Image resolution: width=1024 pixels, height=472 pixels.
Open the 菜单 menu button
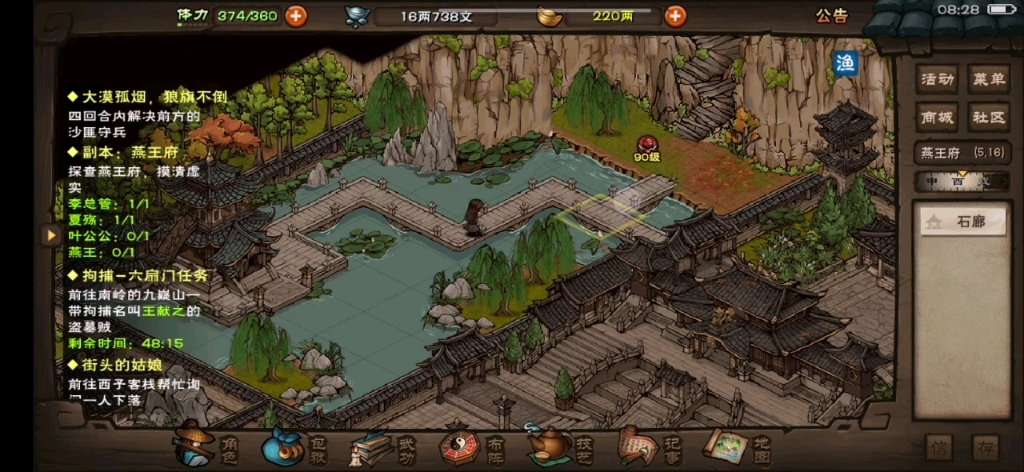pyautogui.click(x=989, y=79)
